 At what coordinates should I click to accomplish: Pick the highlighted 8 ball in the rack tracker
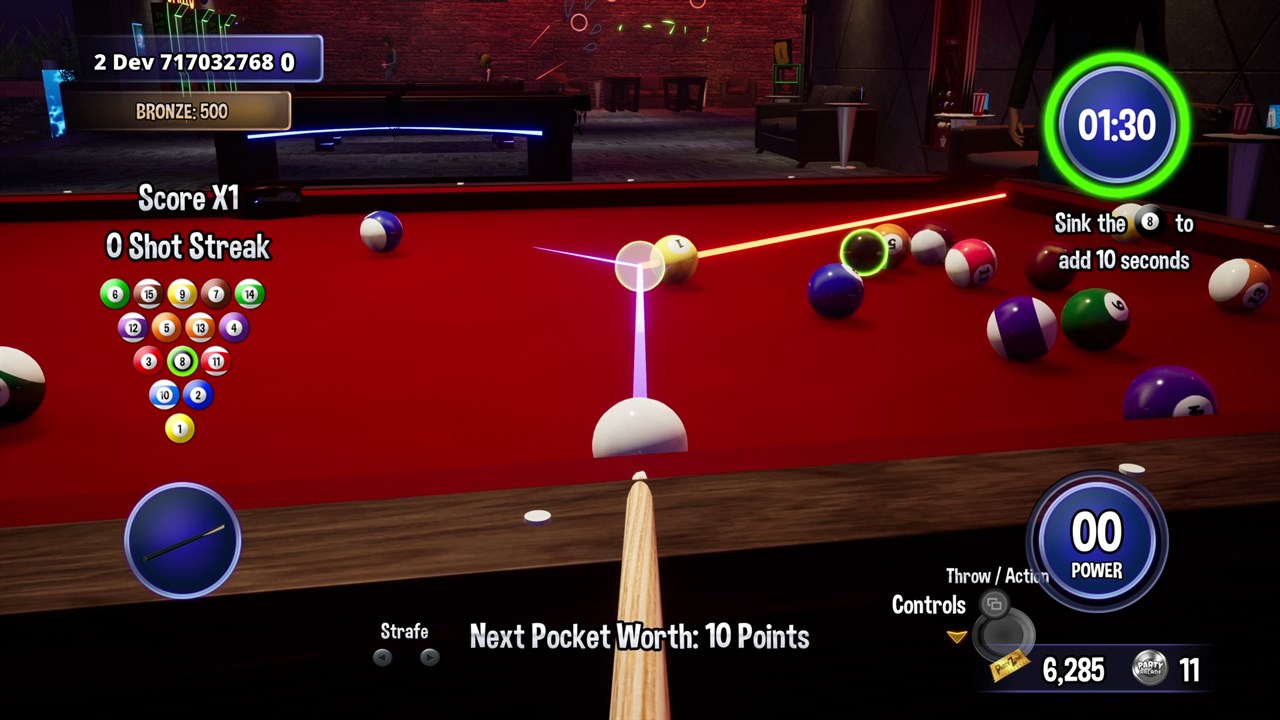tap(181, 361)
